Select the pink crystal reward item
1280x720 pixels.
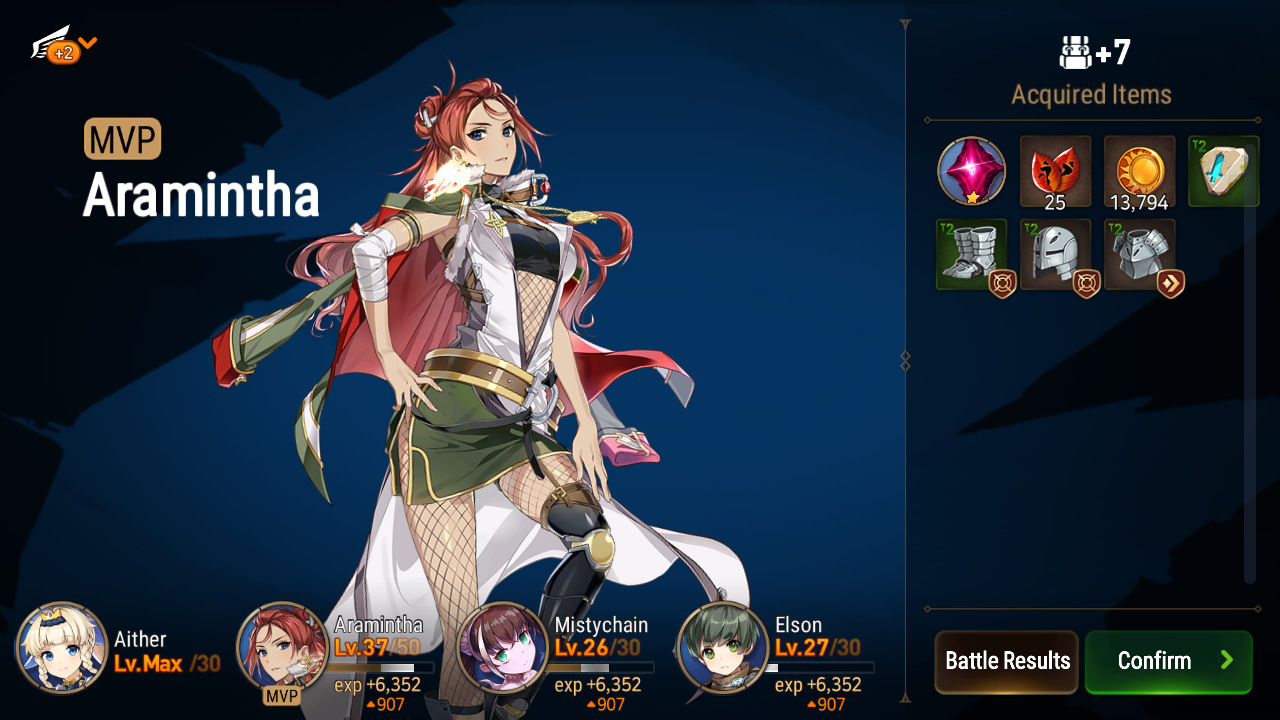971,171
